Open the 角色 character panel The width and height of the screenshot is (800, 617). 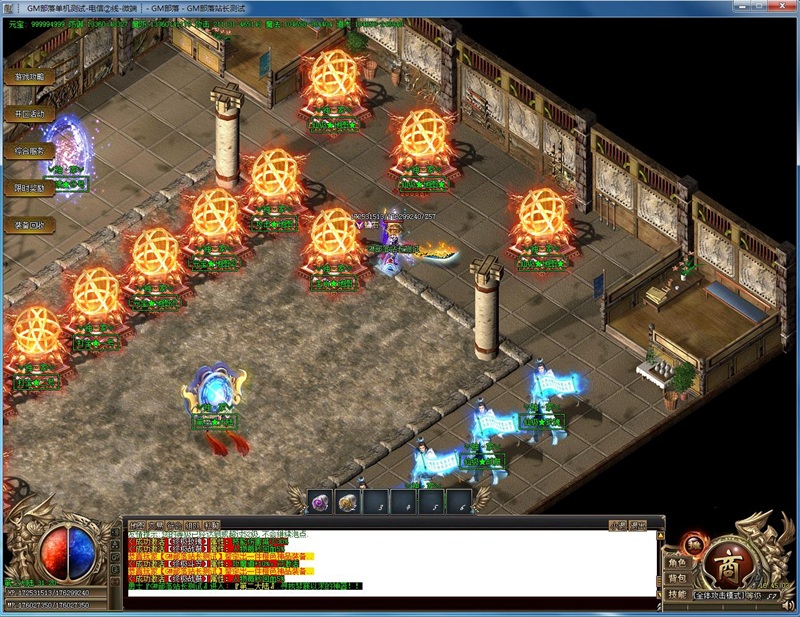click(x=677, y=563)
